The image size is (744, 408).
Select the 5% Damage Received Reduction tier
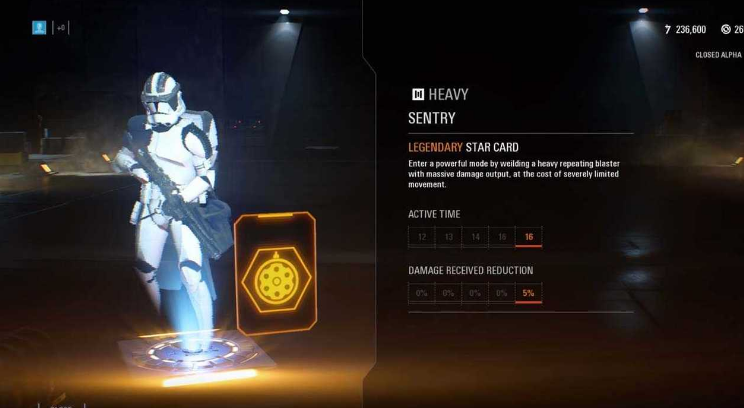click(x=528, y=293)
